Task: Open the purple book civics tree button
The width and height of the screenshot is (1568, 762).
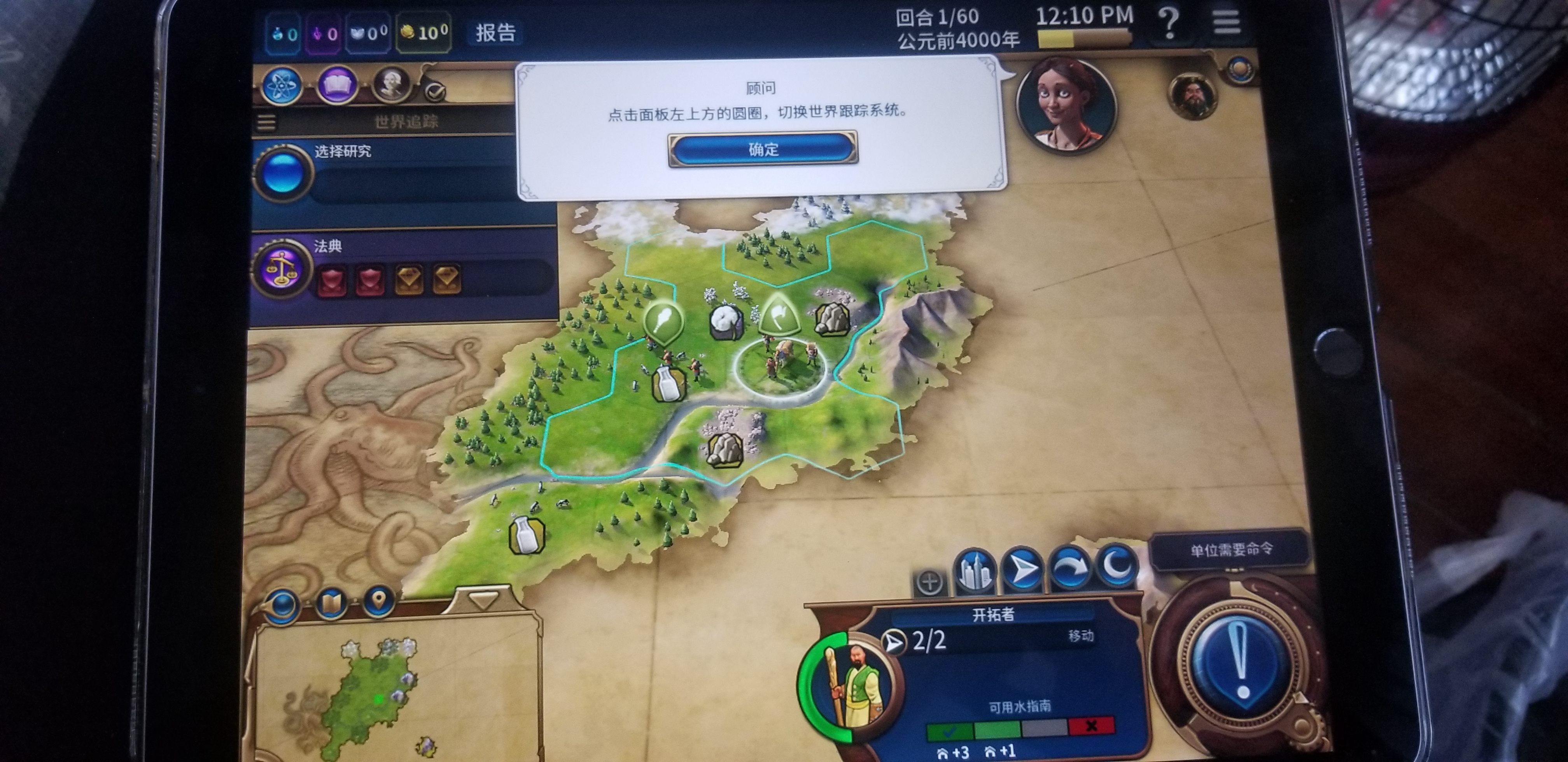Action: (337, 85)
